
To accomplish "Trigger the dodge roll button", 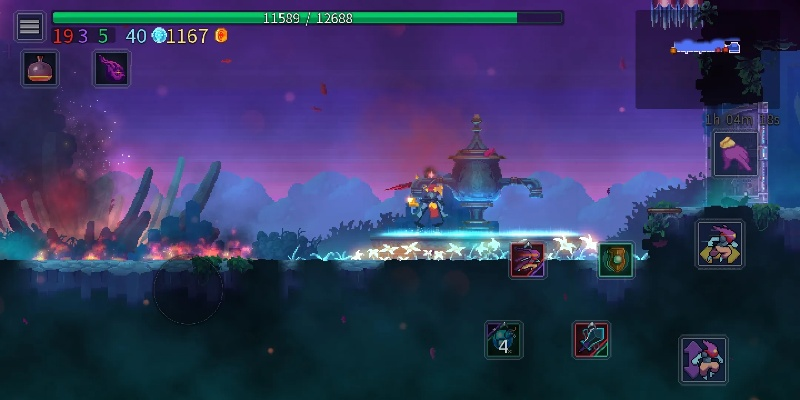I will coord(720,244).
